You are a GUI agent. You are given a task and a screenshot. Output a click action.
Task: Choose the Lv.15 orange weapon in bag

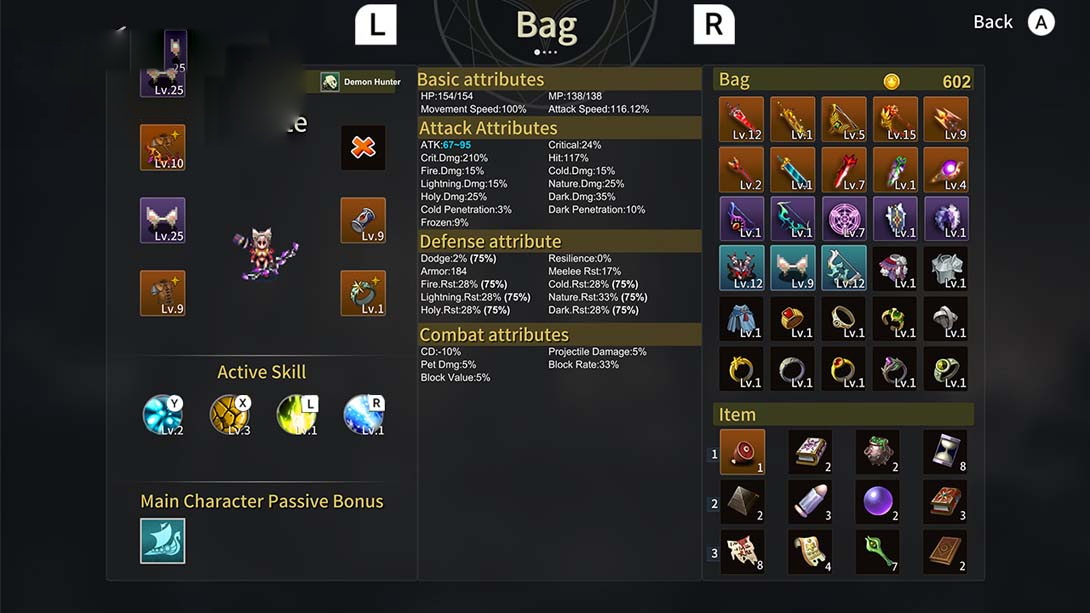(x=895, y=120)
